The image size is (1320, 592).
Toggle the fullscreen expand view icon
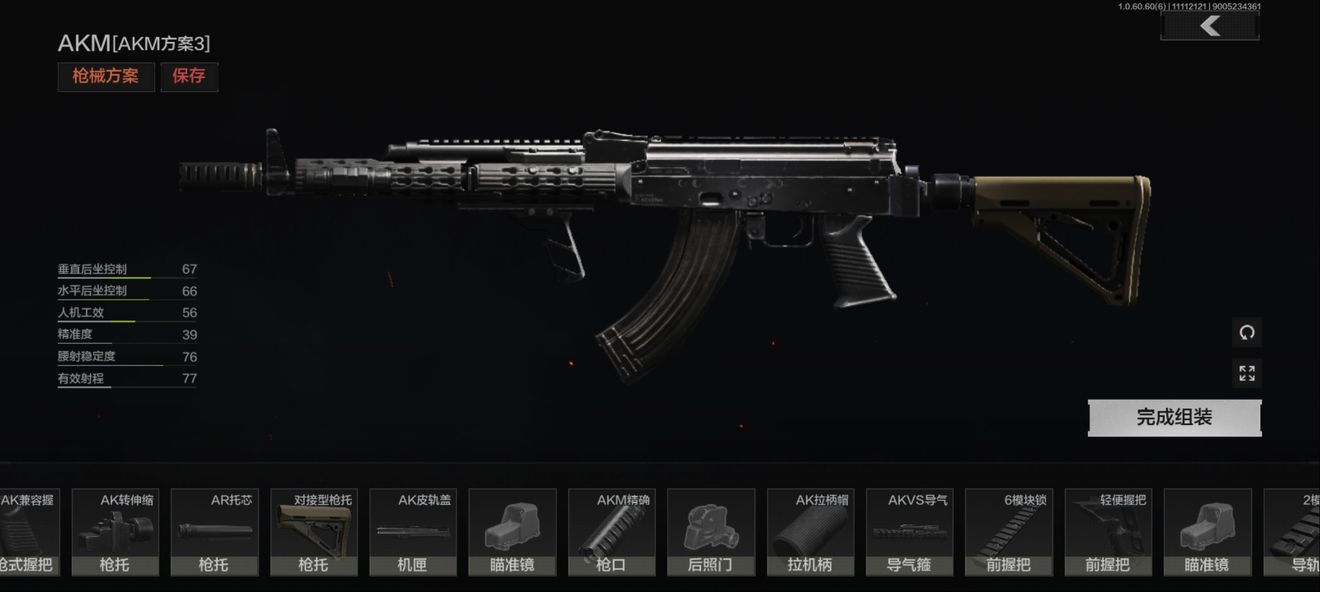pyautogui.click(x=1246, y=373)
